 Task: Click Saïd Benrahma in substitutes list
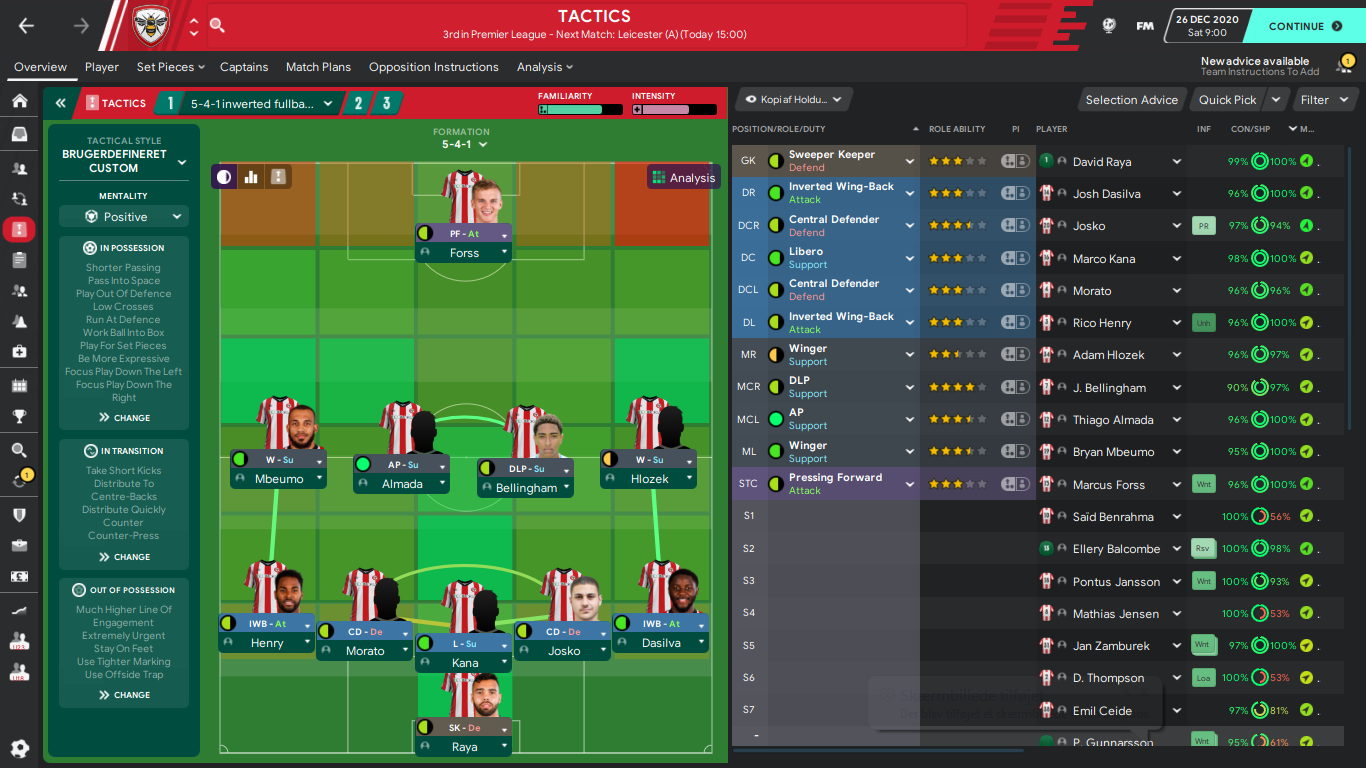tap(1112, 517)
